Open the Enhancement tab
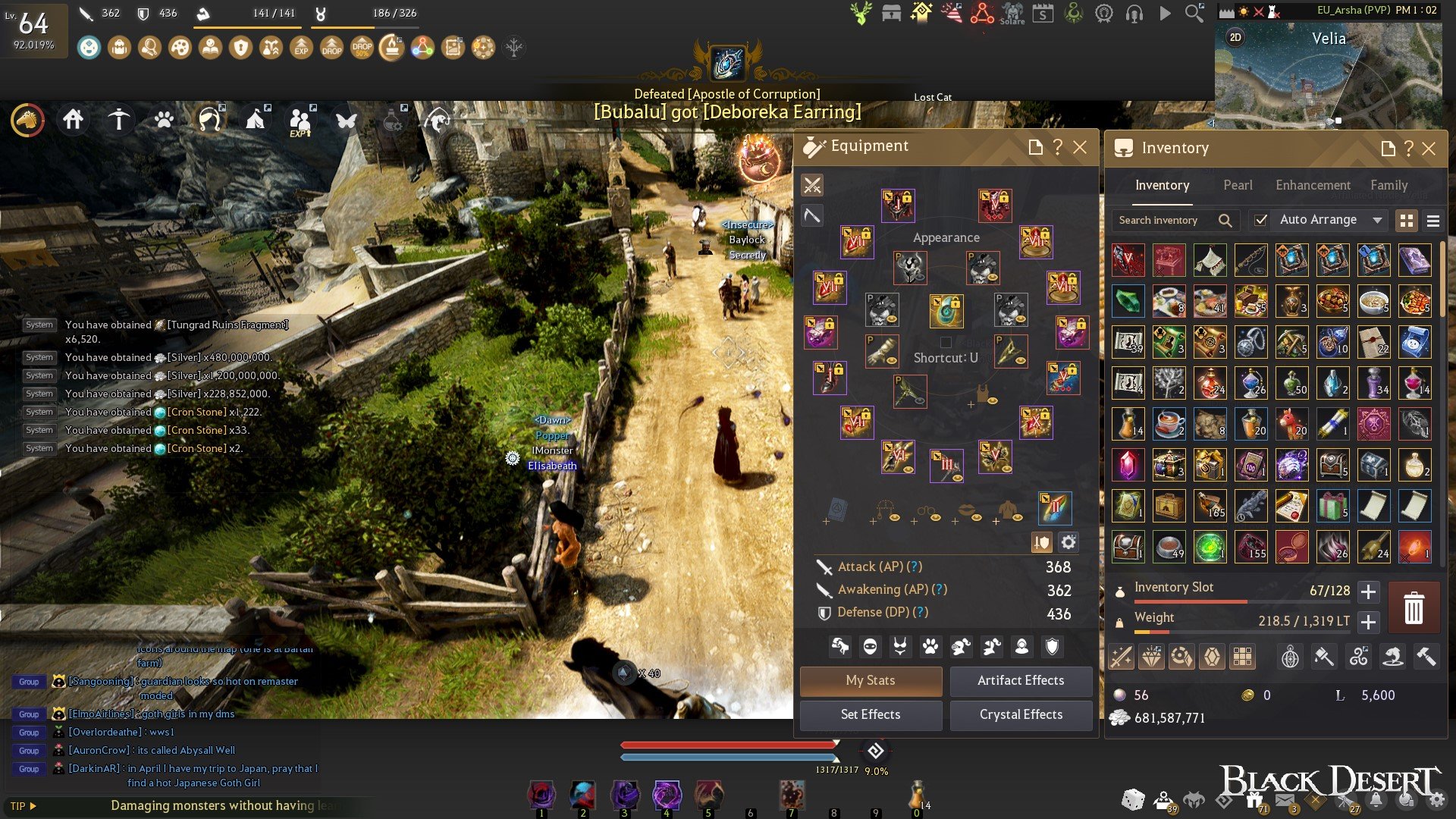This screenshot has width=1456, height=819. click(1313, 185)
